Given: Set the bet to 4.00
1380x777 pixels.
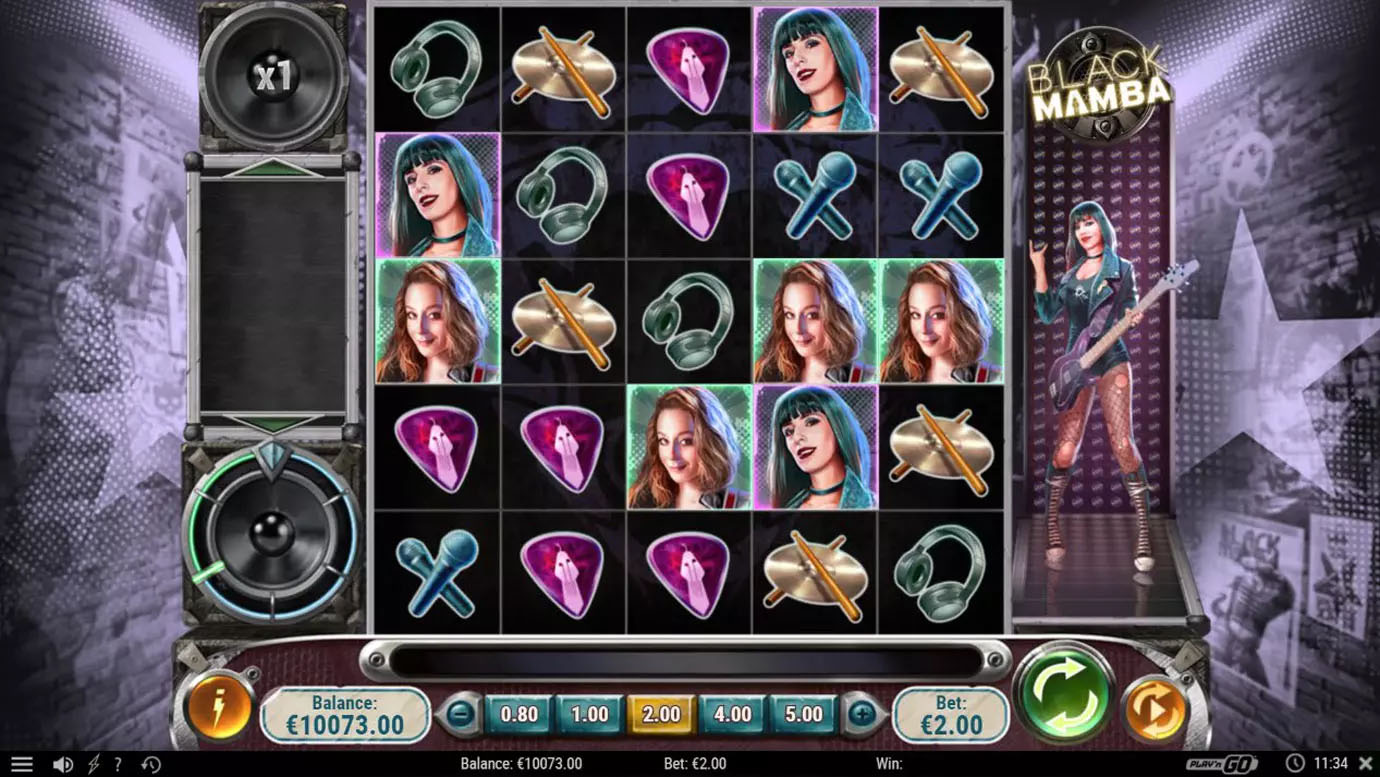Looking at the screenshot, I should [x=732, y=714].
